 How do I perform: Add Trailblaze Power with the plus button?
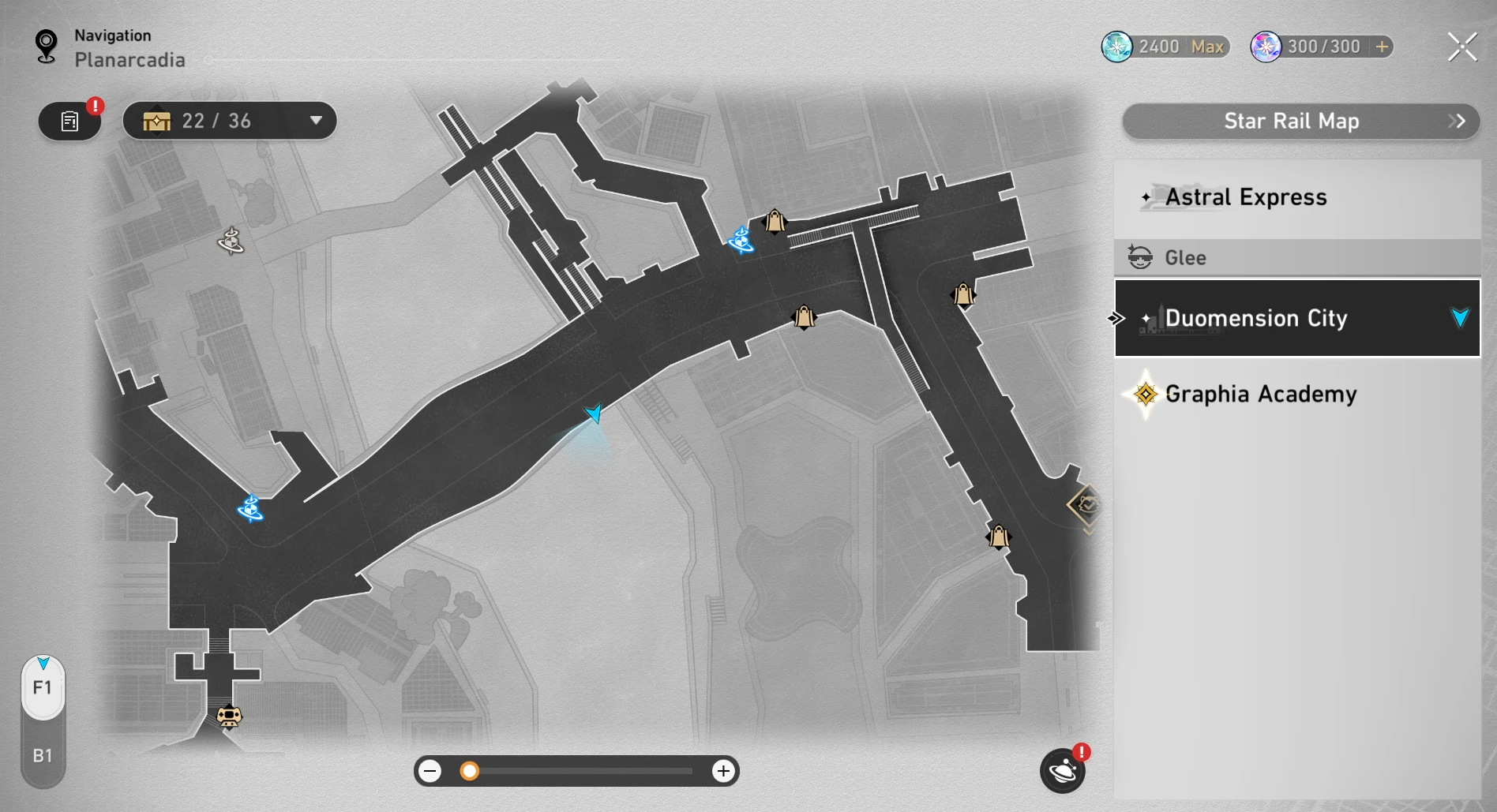(1382, 47)
